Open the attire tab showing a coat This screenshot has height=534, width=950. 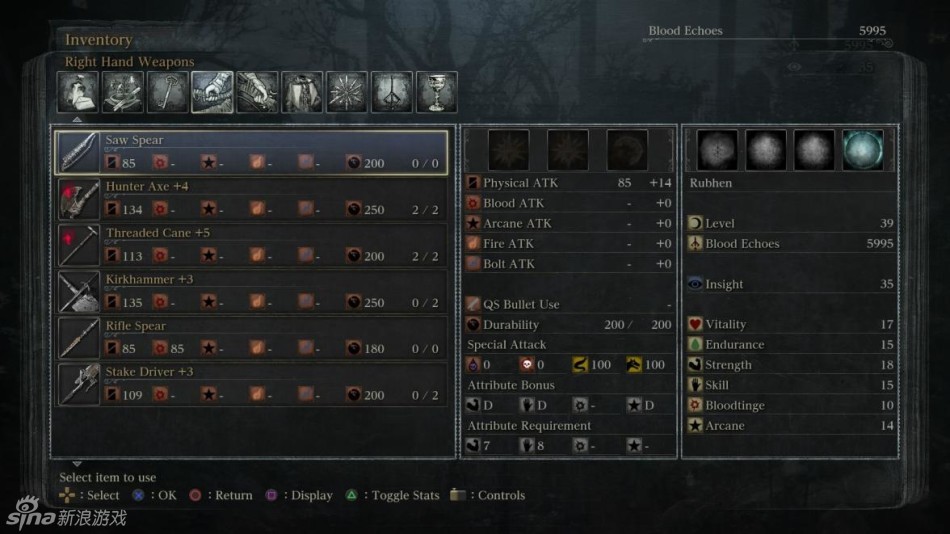point(302,92)
